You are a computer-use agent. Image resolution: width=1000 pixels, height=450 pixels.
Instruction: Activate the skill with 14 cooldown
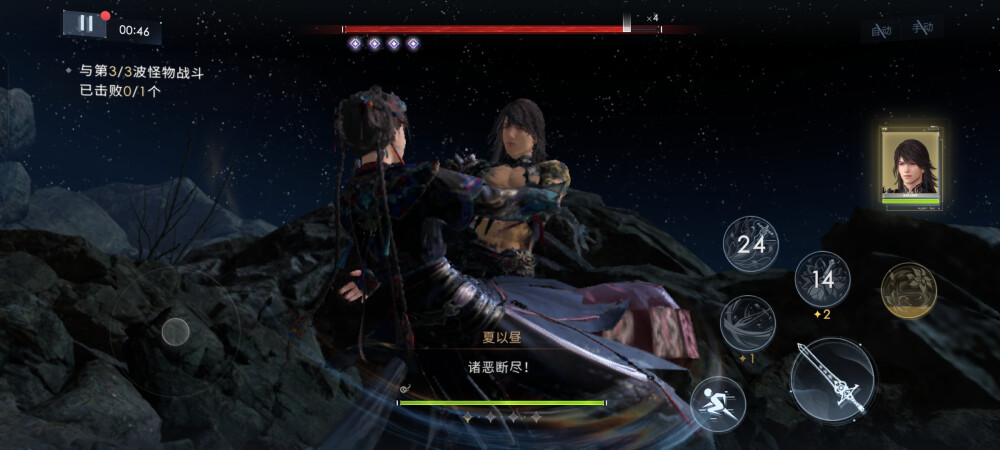click(x=822, y=279)
